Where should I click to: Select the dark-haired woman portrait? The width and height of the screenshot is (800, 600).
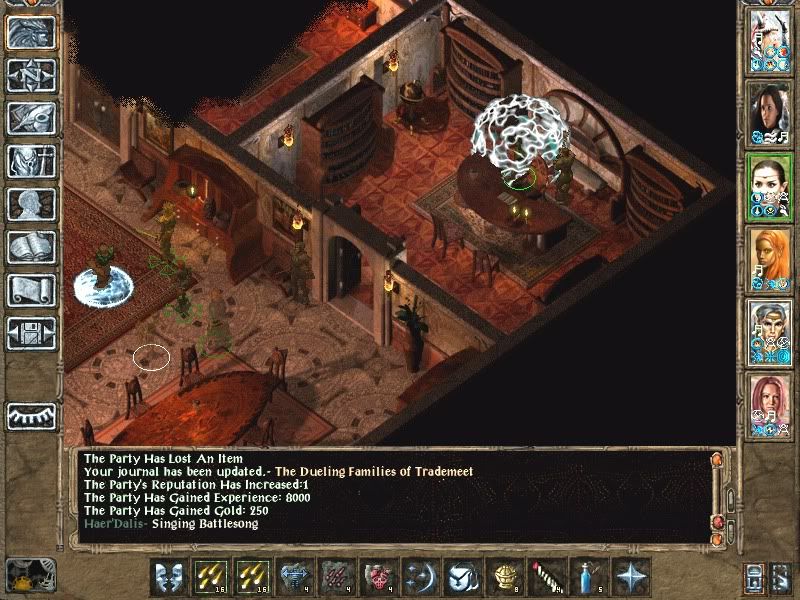coord(770,114)
